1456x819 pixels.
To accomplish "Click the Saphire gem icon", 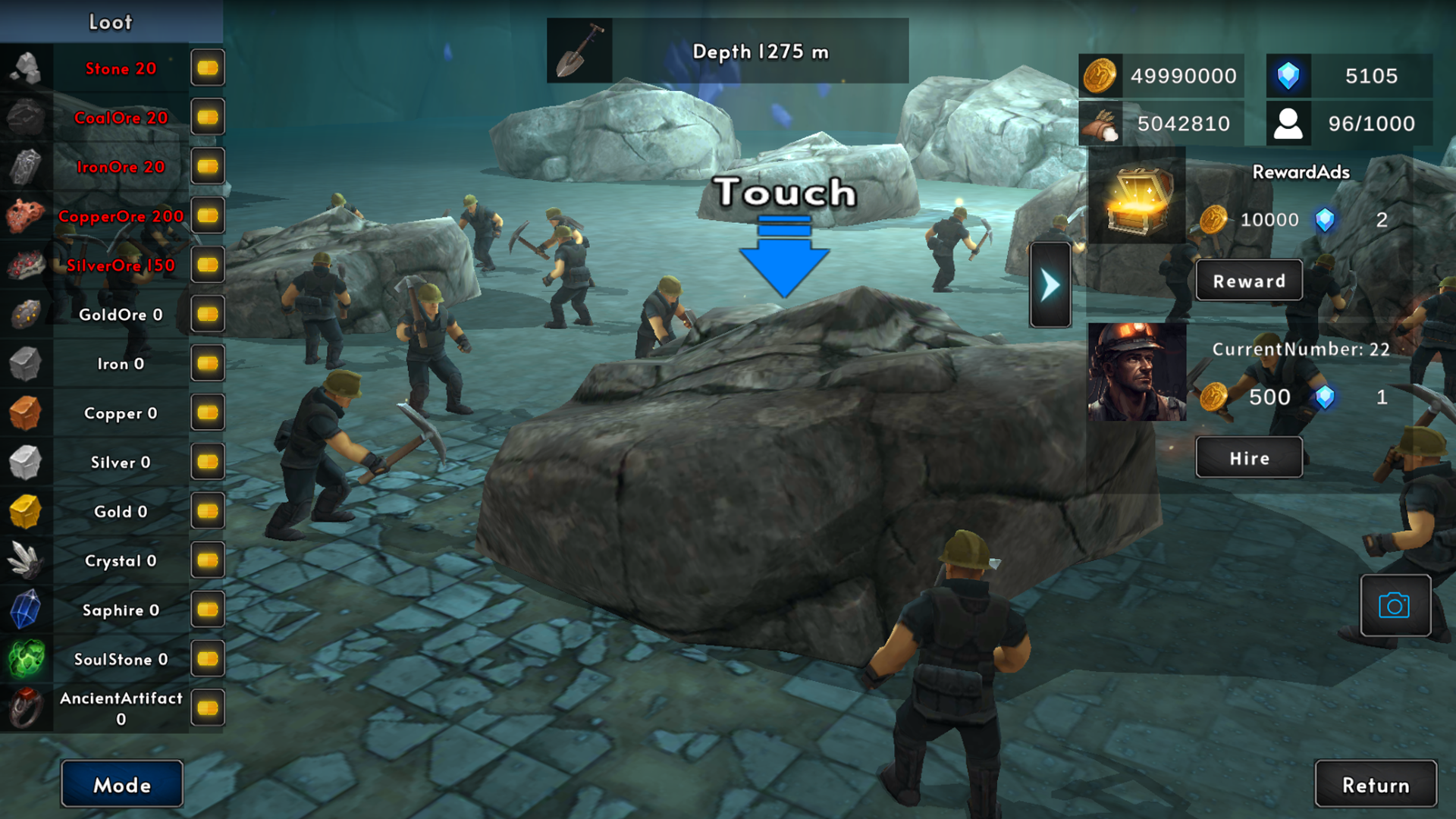I will click(26, 610).
